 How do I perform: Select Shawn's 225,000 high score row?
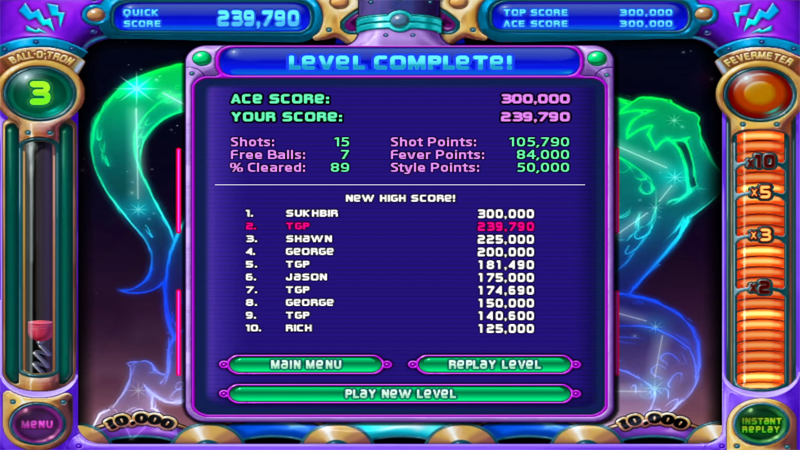pos(400,239)
